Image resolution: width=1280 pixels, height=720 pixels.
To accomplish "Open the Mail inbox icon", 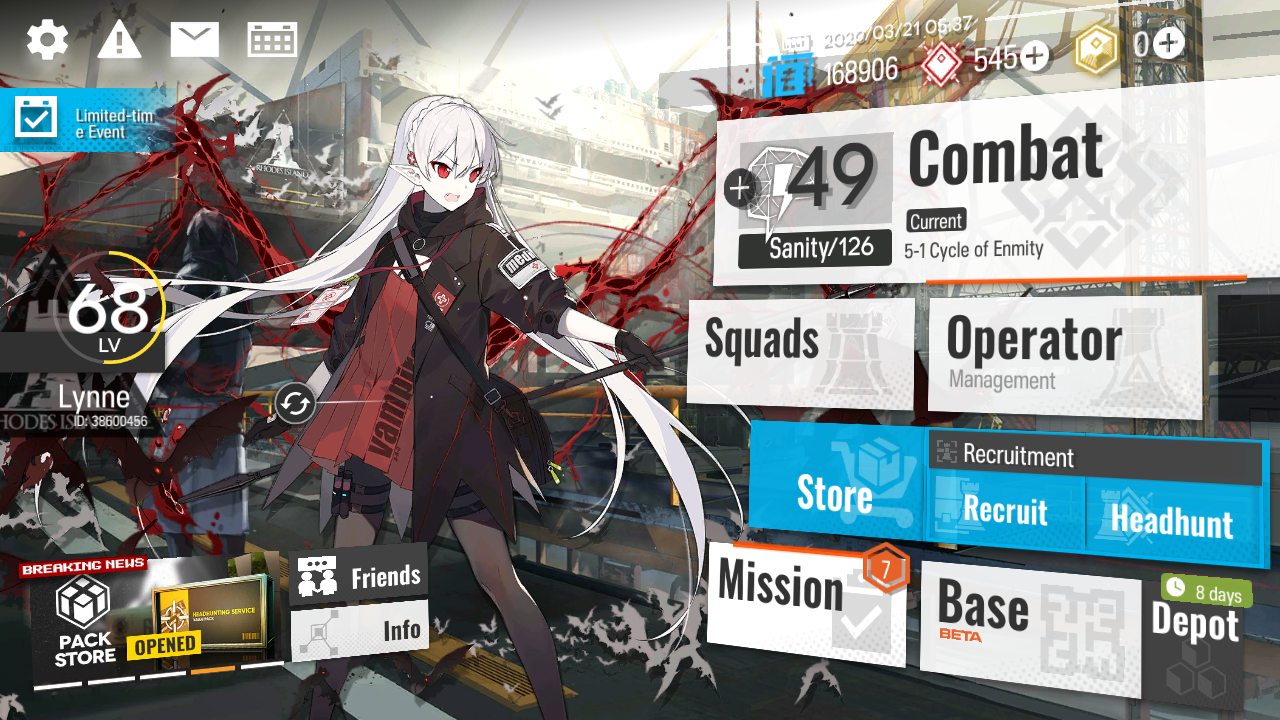I will point(195,38).
